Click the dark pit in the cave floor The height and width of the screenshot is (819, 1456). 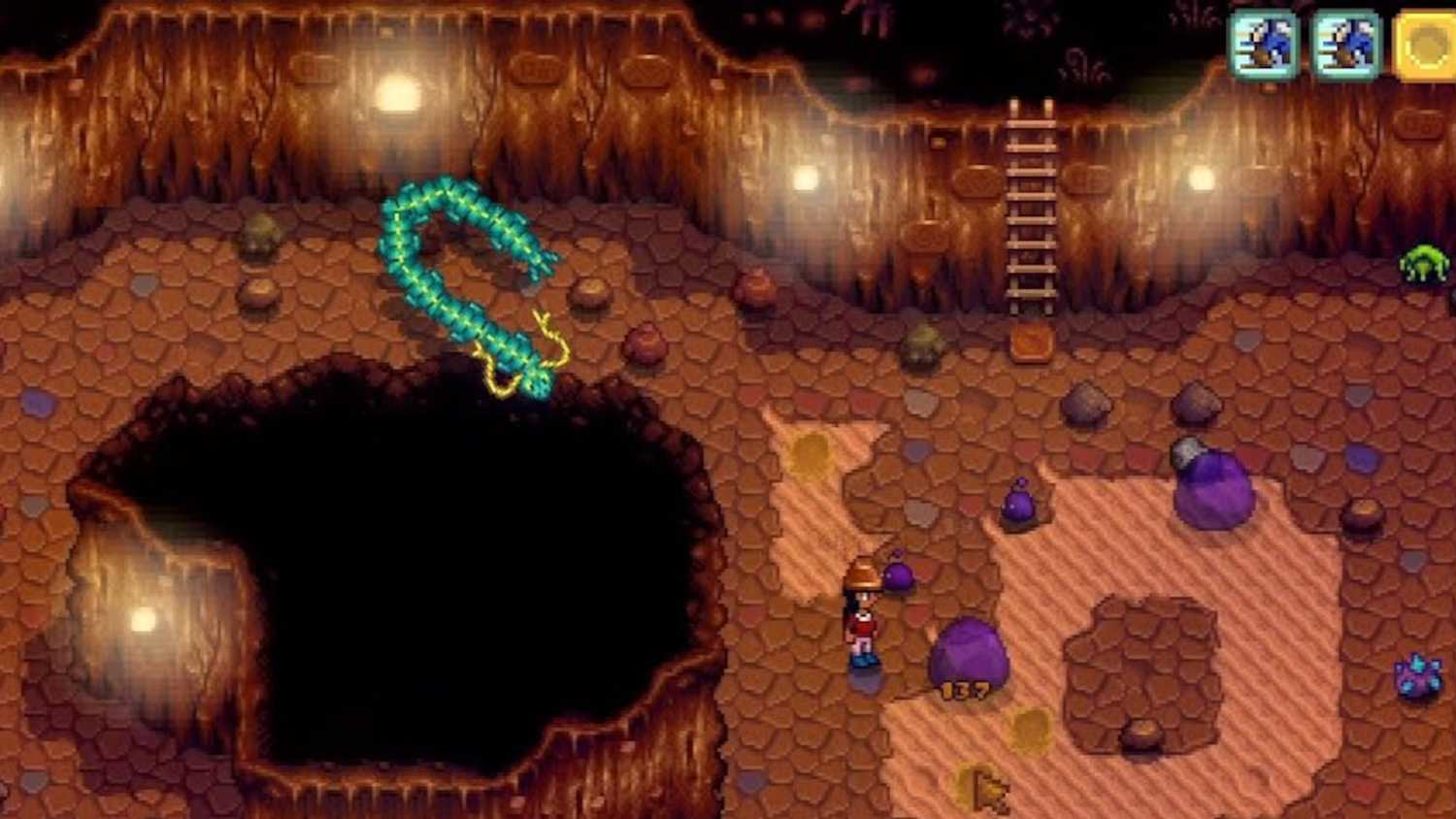pyautogui.click(x=388, y=573)
